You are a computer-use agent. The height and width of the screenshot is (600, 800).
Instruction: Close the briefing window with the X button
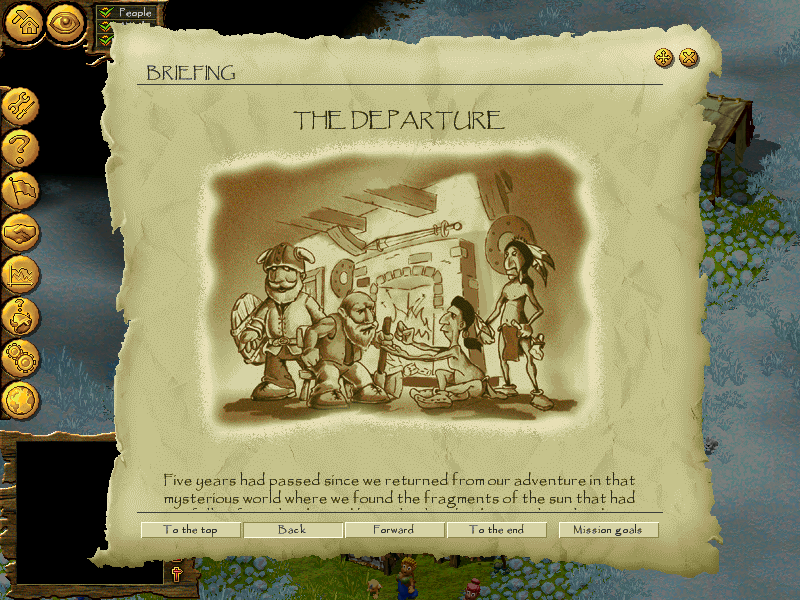689,58
